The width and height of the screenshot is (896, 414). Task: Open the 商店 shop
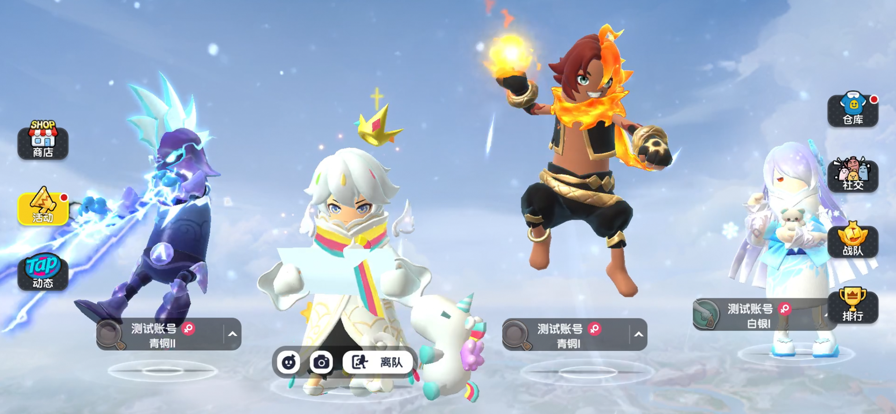[x=42, y=140]
